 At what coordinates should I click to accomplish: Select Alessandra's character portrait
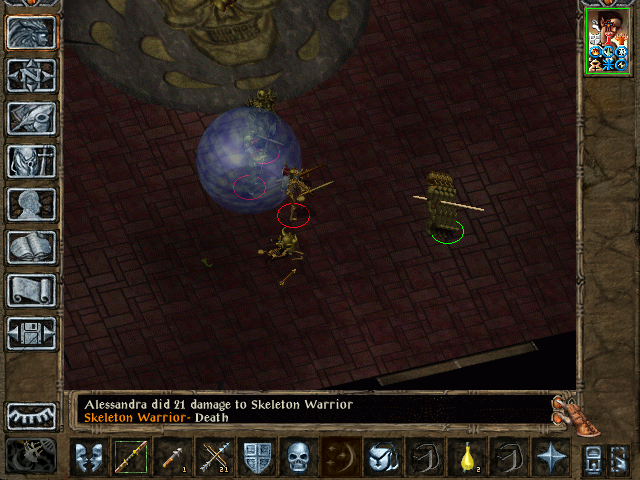click(x=607, y=41)
